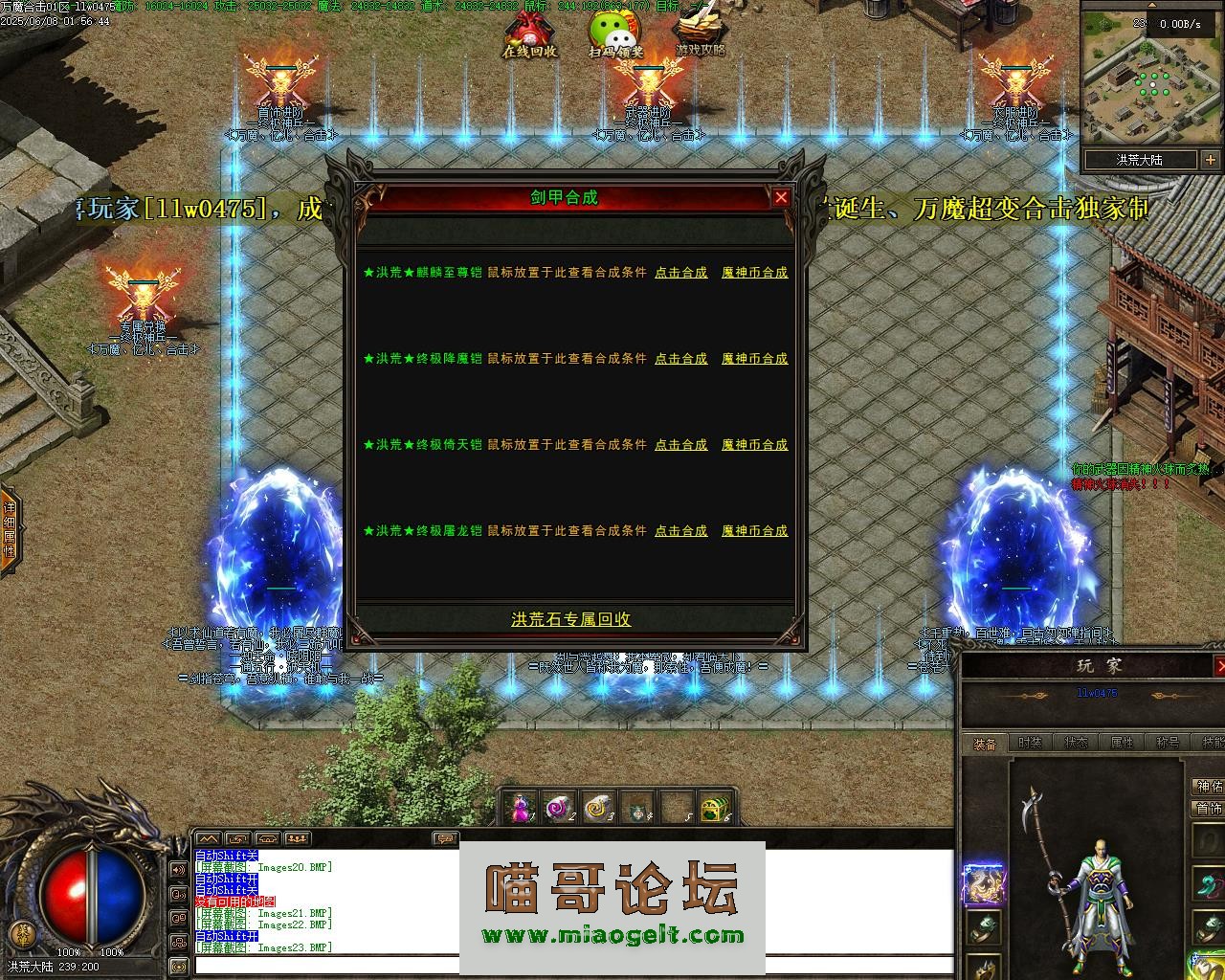The height and width of the screenshot is (980, 1225).
Task: Open the 在线回收 online recycle icon
Action: [x=529, y=35]
